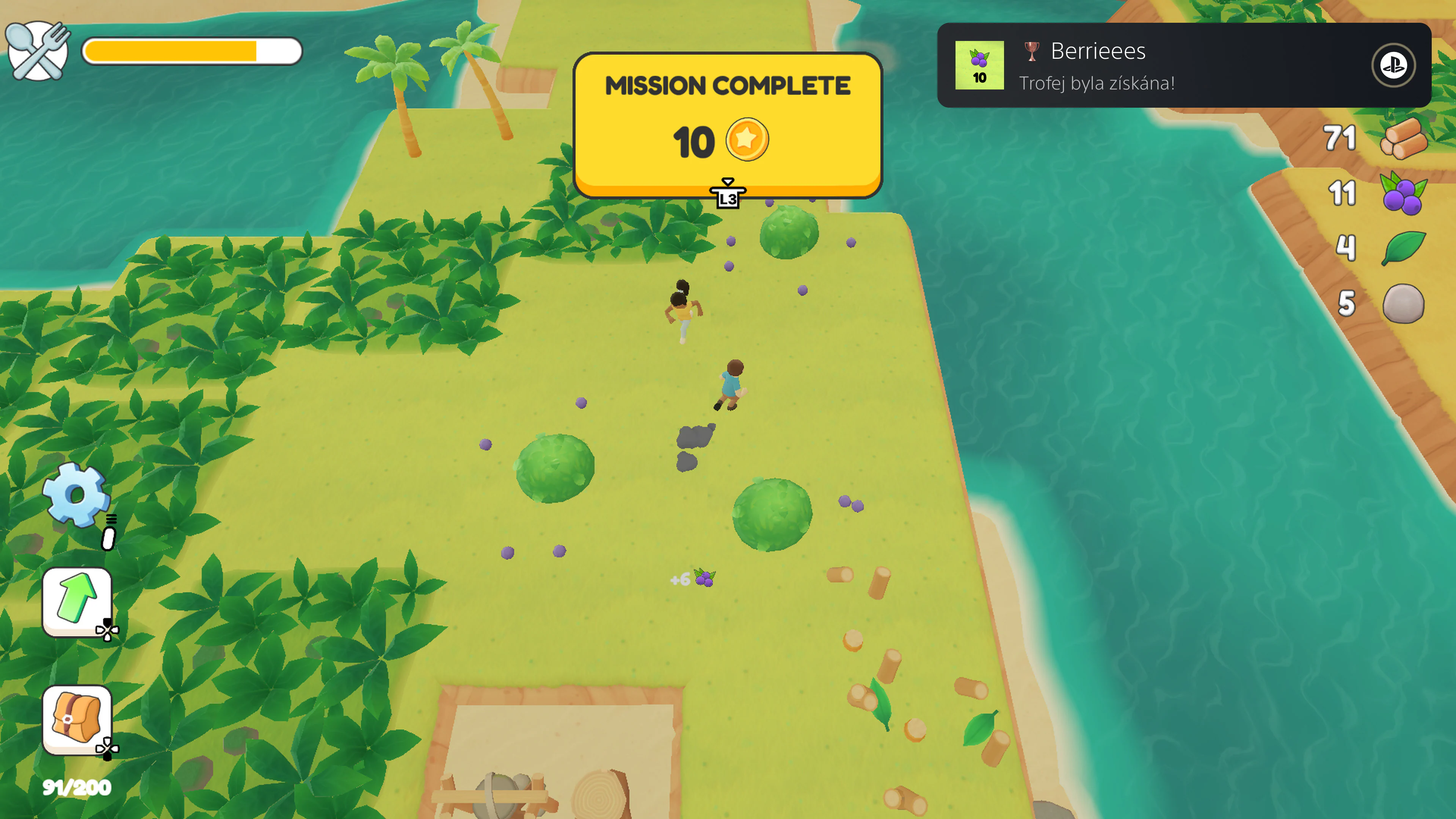Click the wood logs resource icon
This screenshot has height=819, width=1456.
coord(1406,140)
